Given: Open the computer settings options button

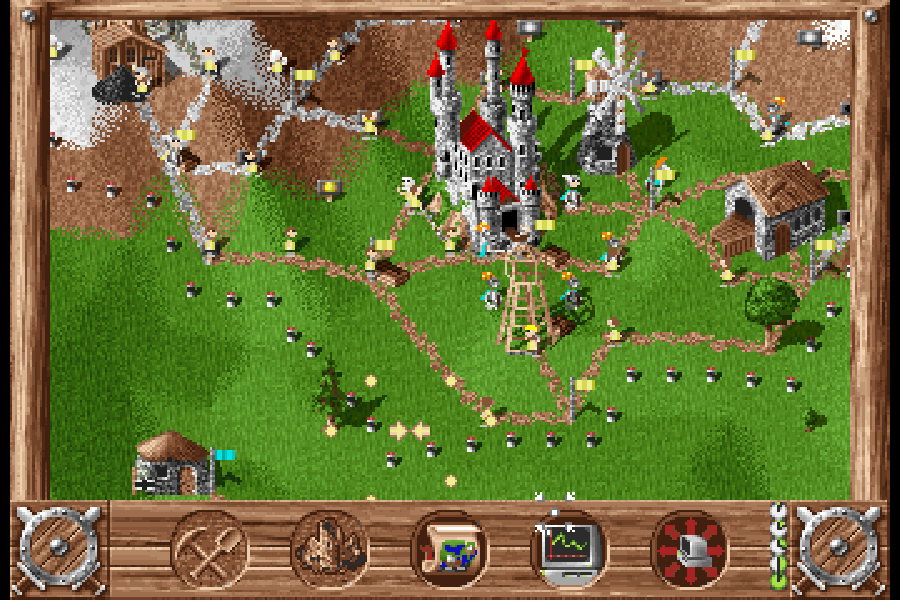Looking at the screenshot, I should (690, 549).
